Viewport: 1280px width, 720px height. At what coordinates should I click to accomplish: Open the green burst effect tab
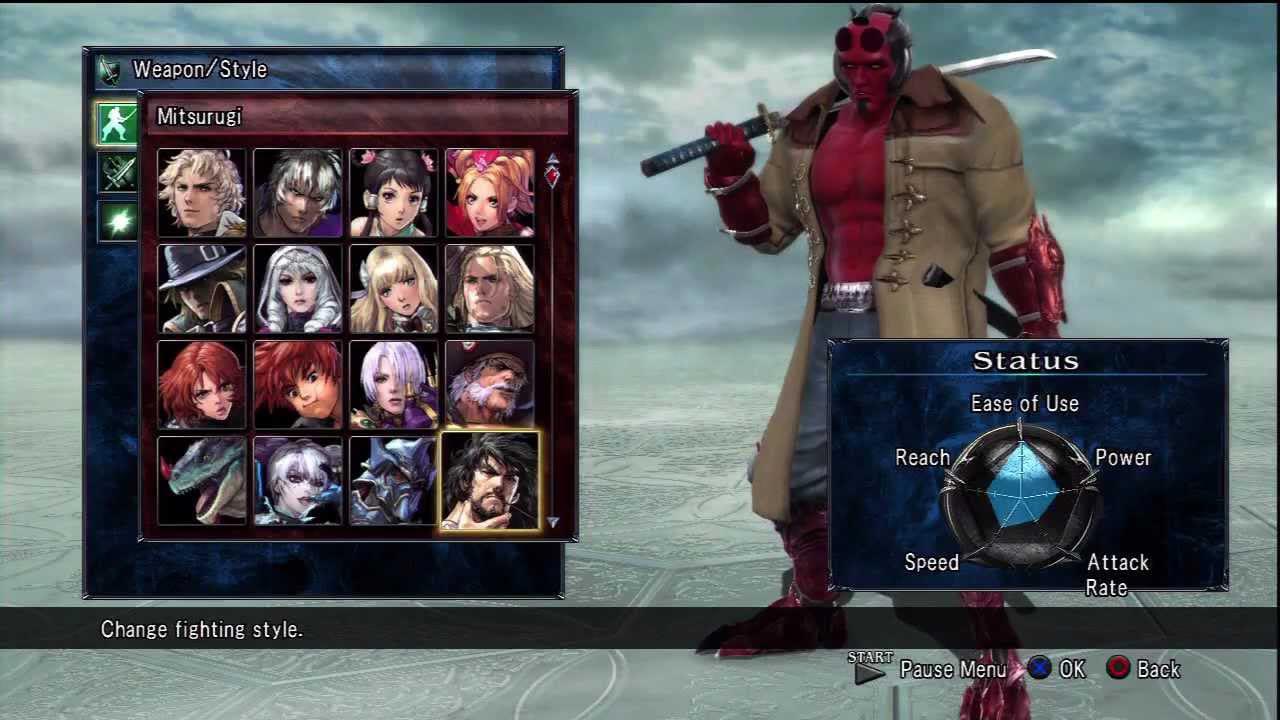pos(117,221)
